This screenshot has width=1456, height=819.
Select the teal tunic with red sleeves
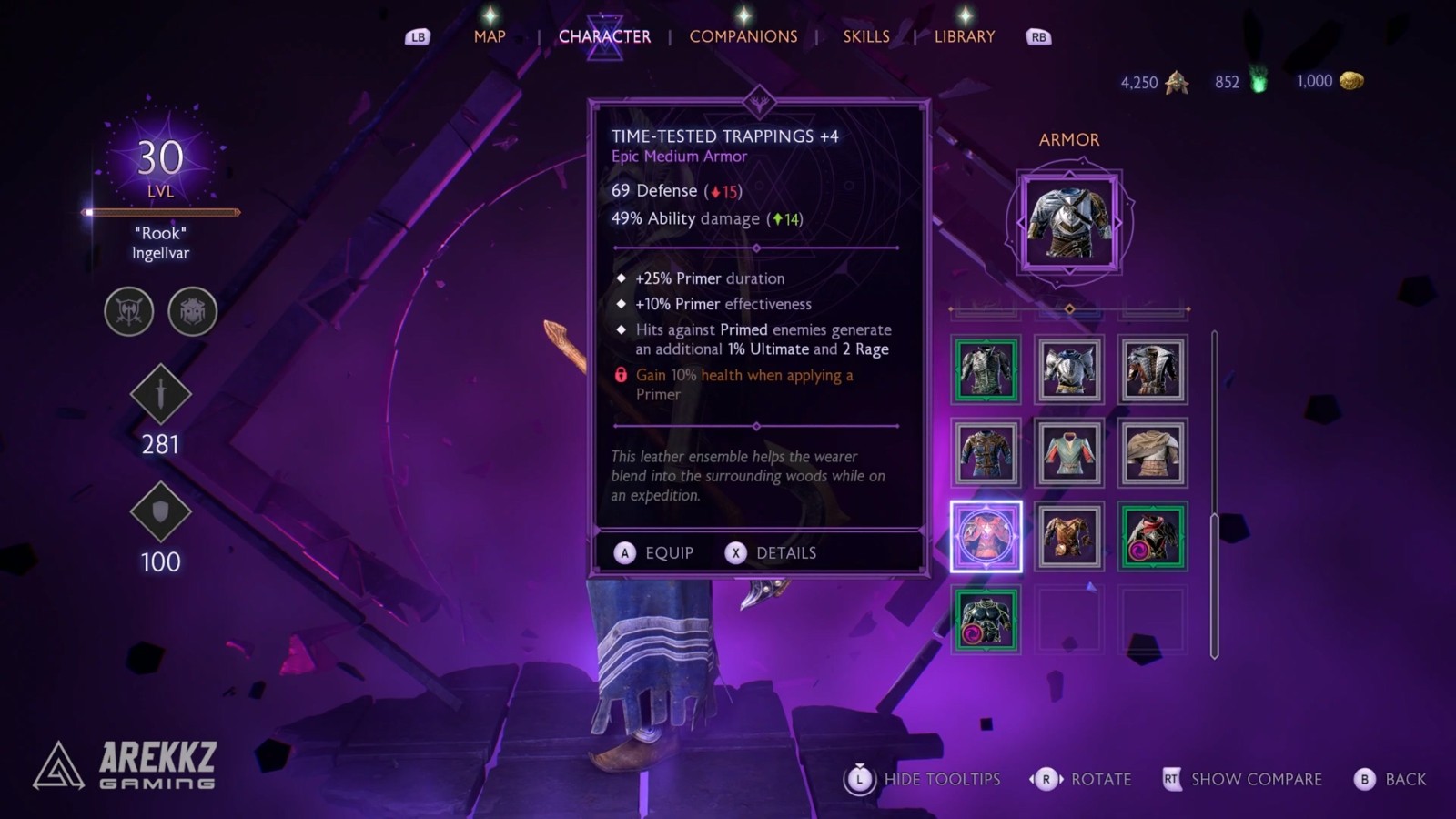point(1069,452)
